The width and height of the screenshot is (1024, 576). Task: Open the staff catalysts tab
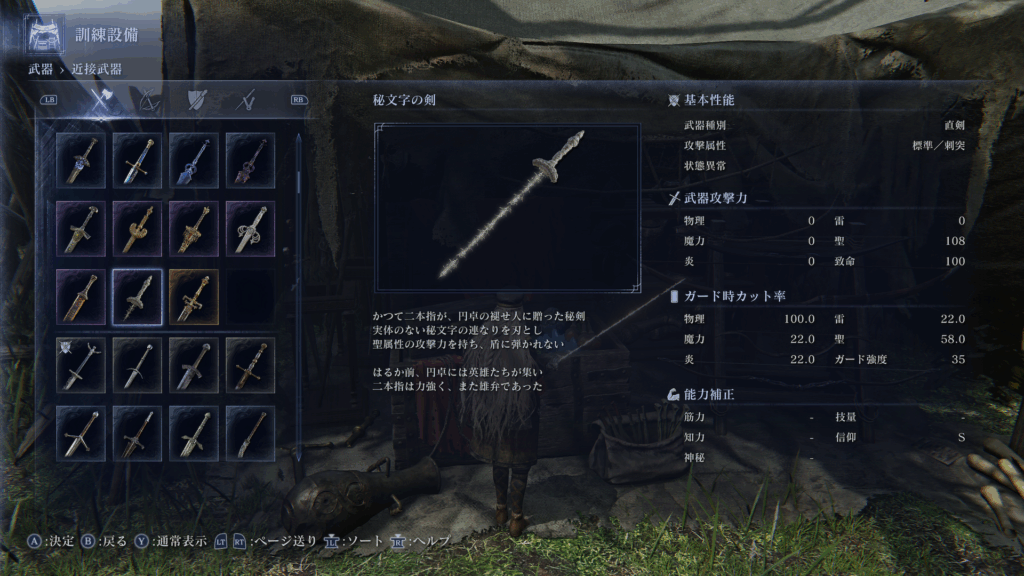point(245,100)
